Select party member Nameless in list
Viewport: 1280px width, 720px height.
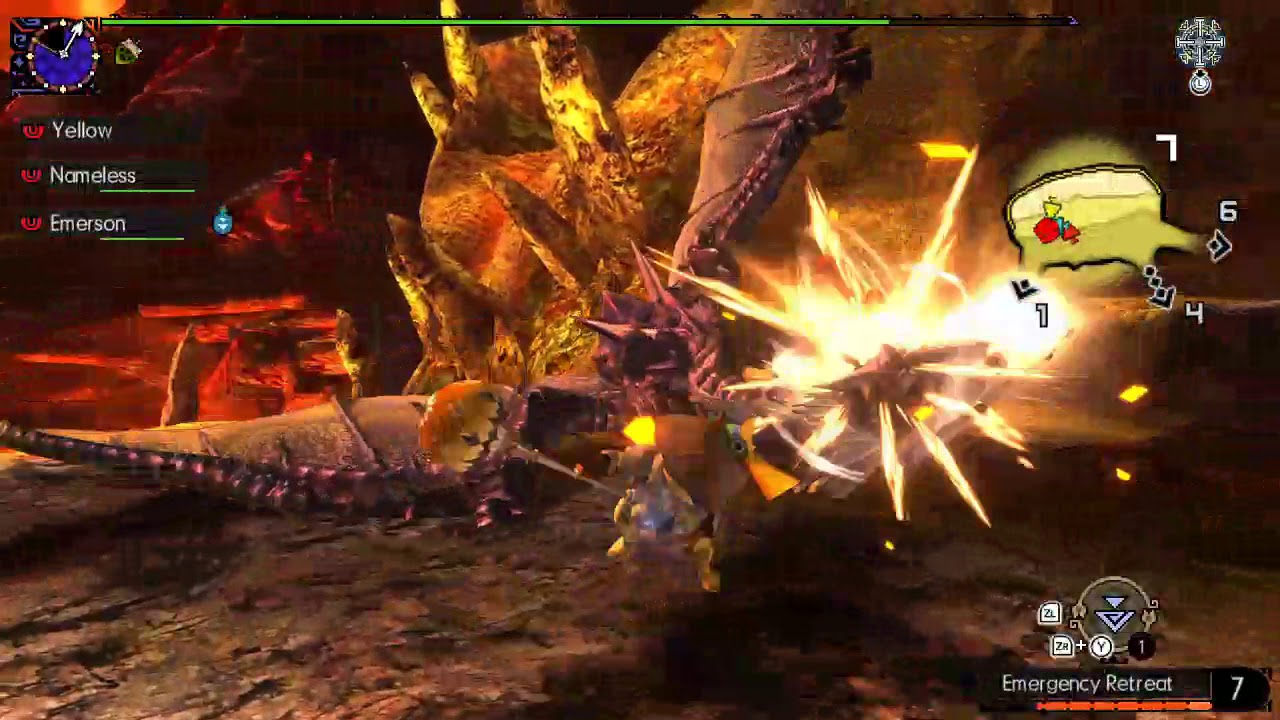point(92,176)
